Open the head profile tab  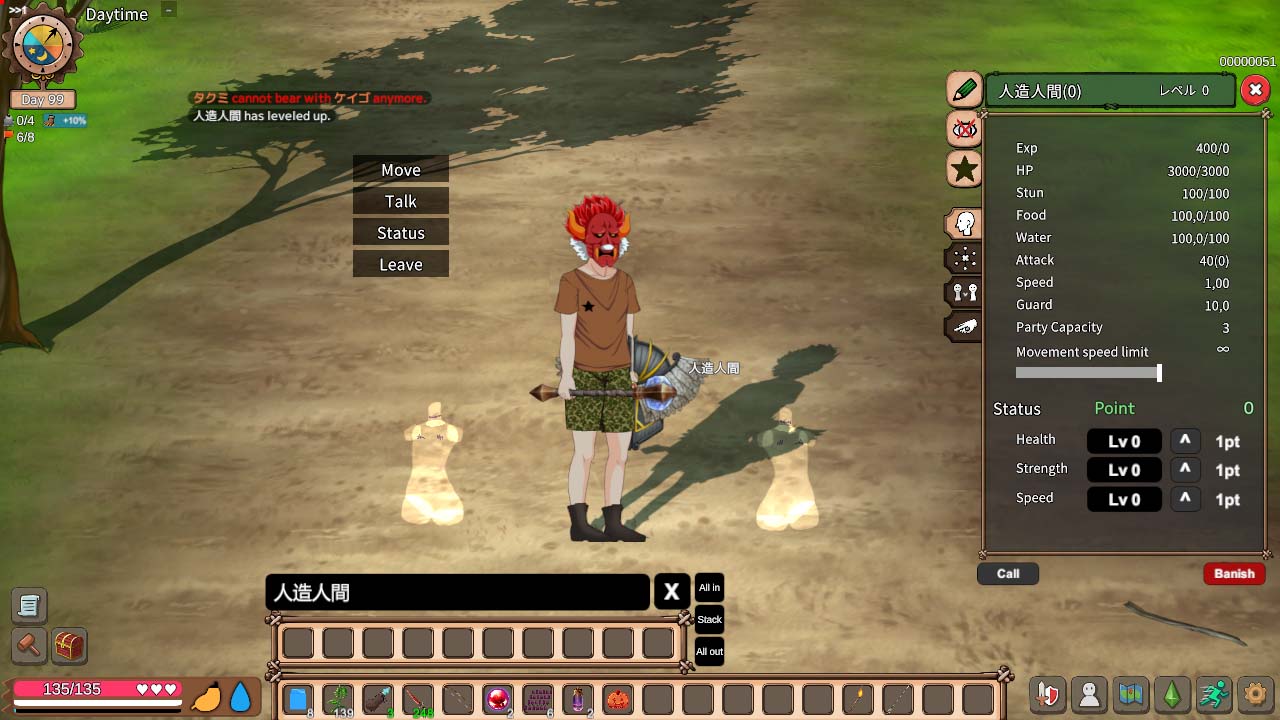point(963,223)
